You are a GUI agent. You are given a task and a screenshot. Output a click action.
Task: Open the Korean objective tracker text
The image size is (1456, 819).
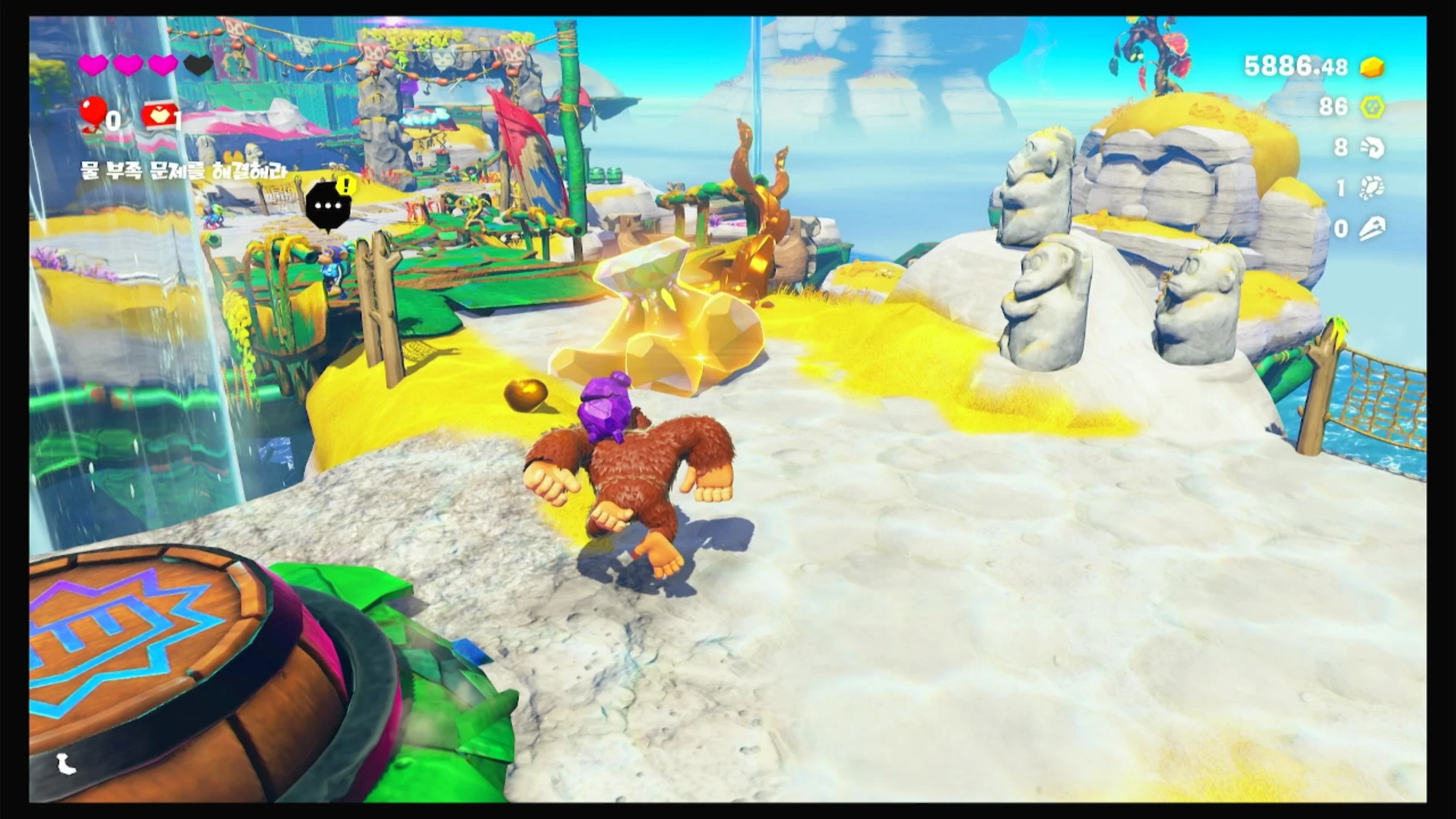tap(183, 170)
